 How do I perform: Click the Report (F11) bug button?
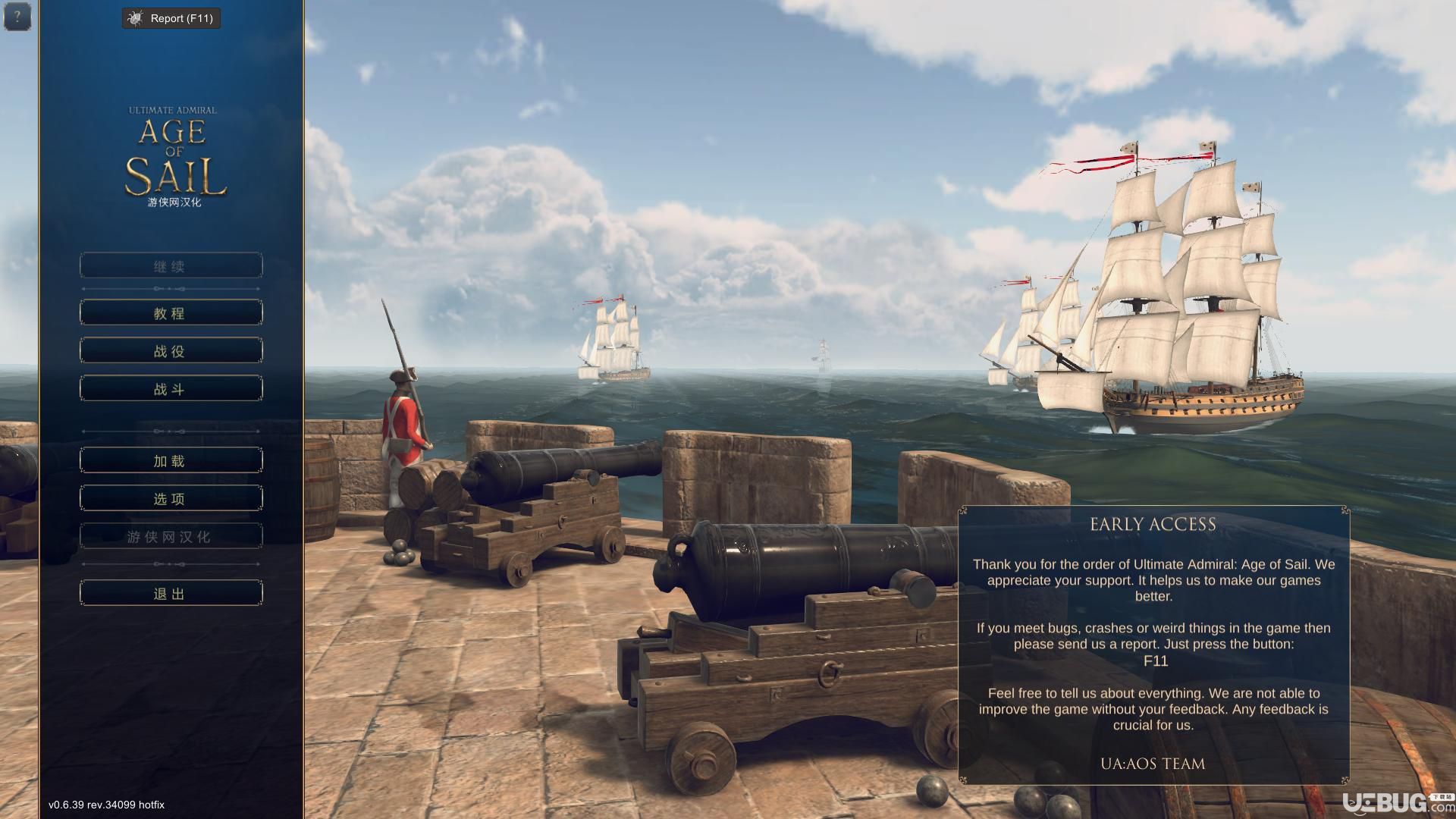tap(171, 18)
